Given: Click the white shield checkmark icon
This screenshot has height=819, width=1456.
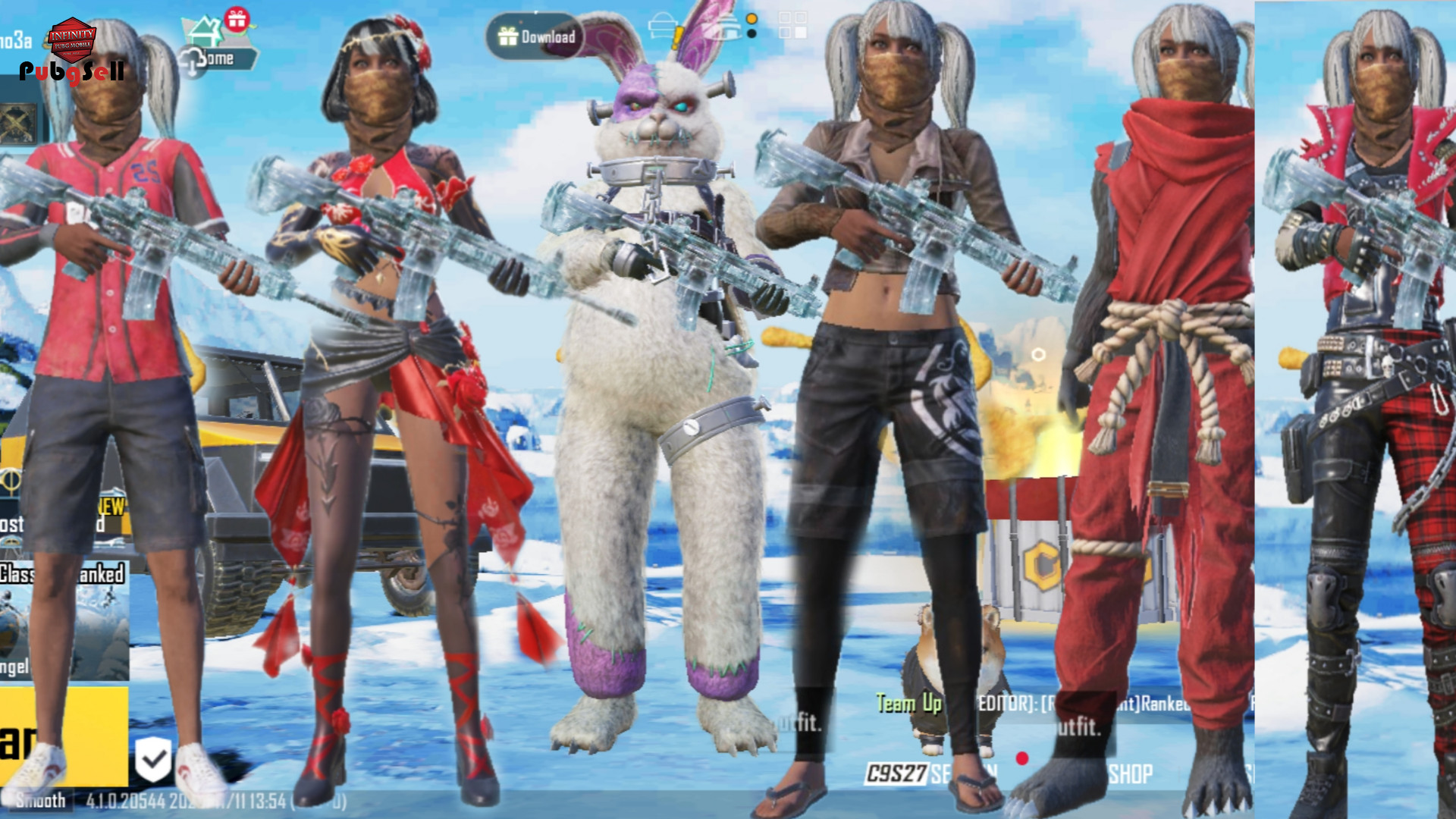Looking at the screenshot, I should (x=153, y=758).
